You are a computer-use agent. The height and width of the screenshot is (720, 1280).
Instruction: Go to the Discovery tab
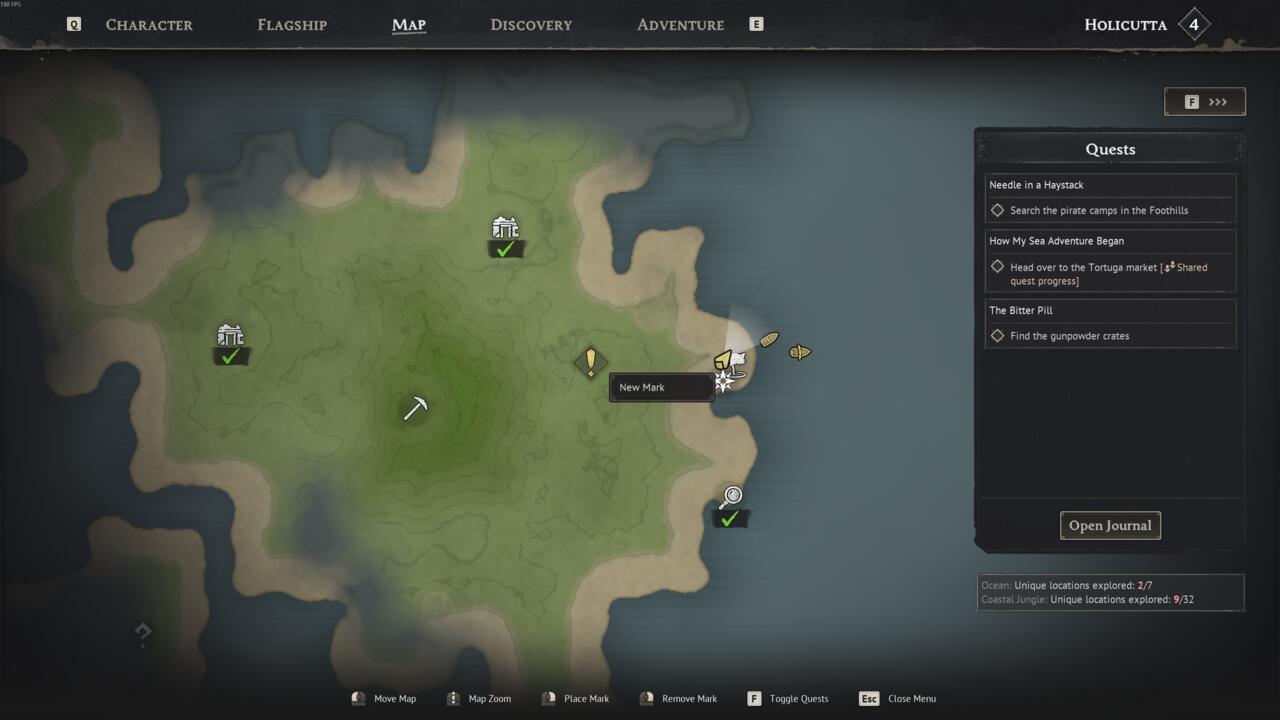tap(531, 25)
